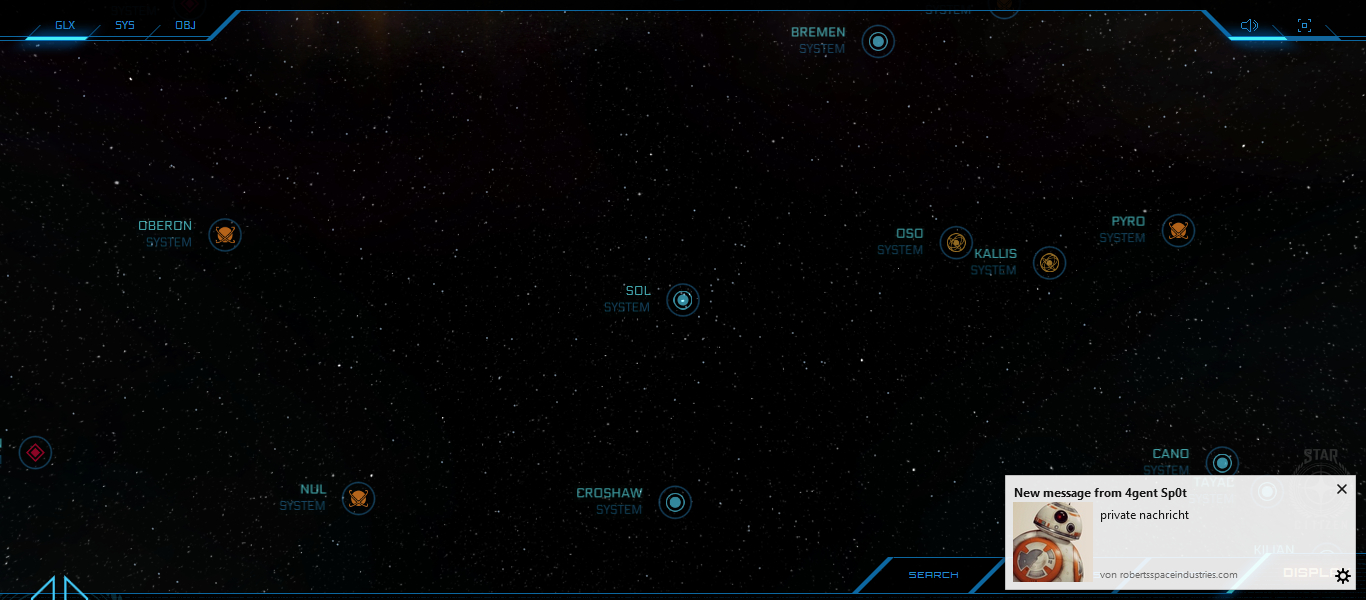Open the Search panel
This screenshot has width=1366, height=600.
(x=933, y=575)
